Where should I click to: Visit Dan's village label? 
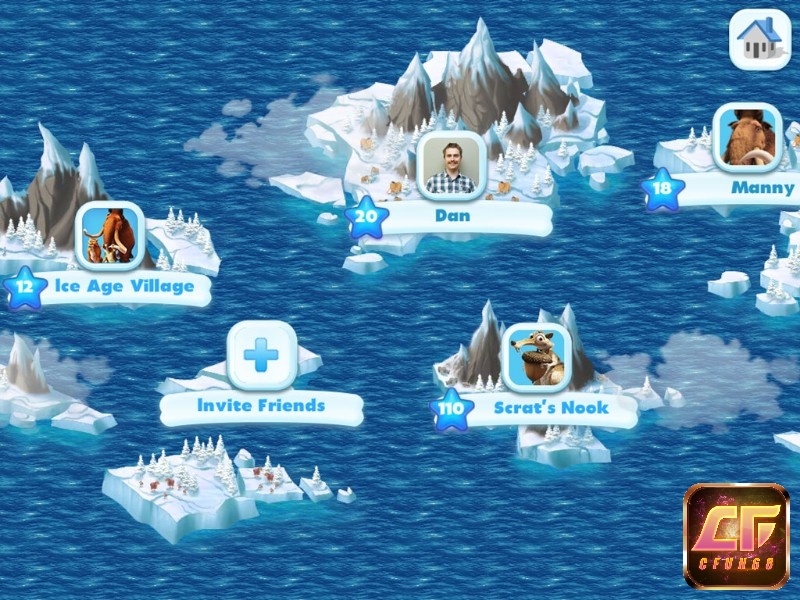pos(453,216)
